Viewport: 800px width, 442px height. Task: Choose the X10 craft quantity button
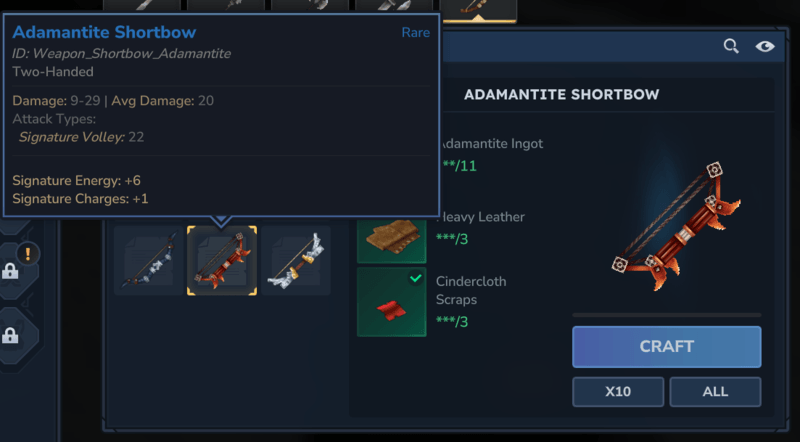[618, 391]
